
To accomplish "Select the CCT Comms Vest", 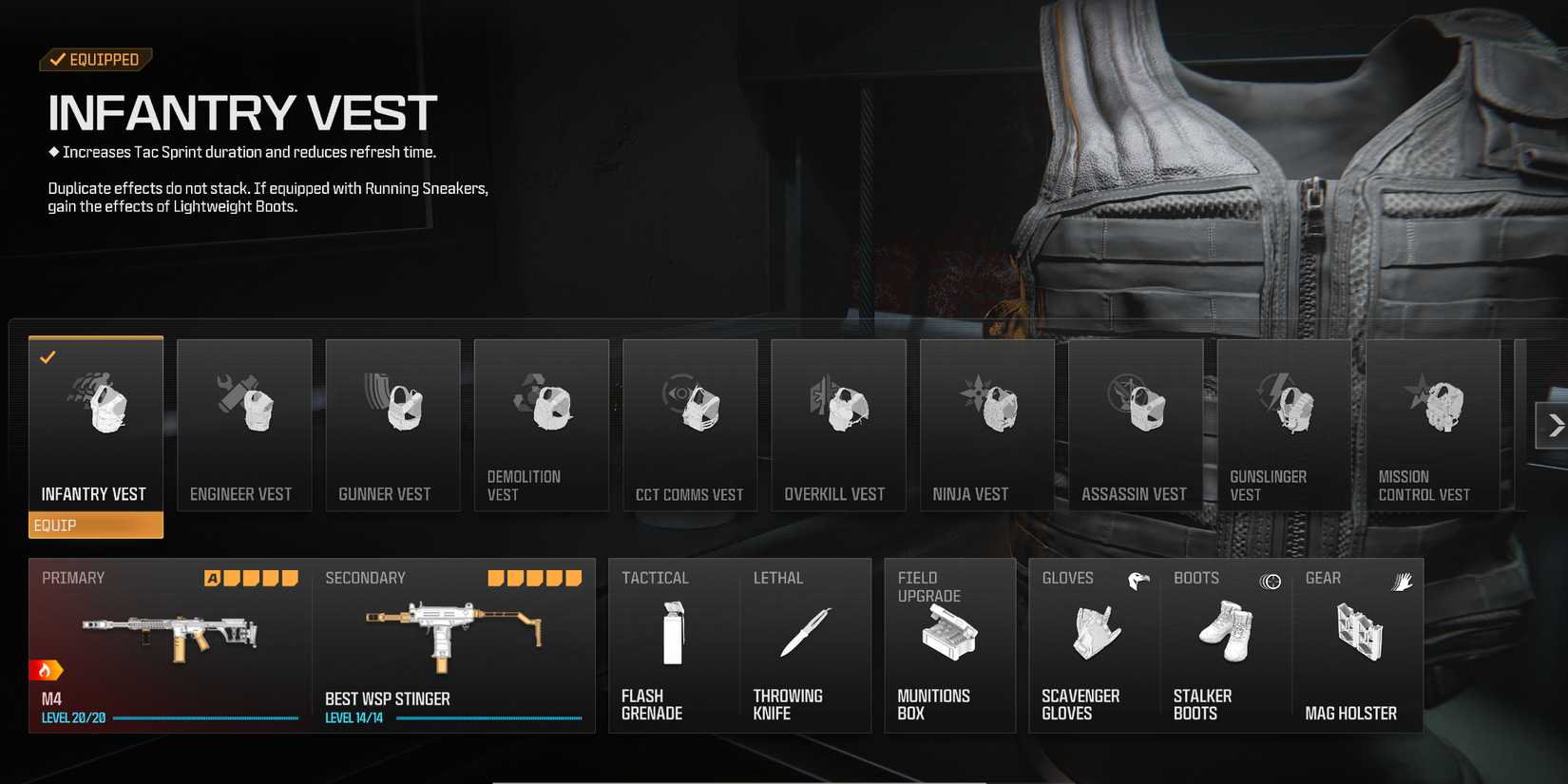I will pos(689,425).
